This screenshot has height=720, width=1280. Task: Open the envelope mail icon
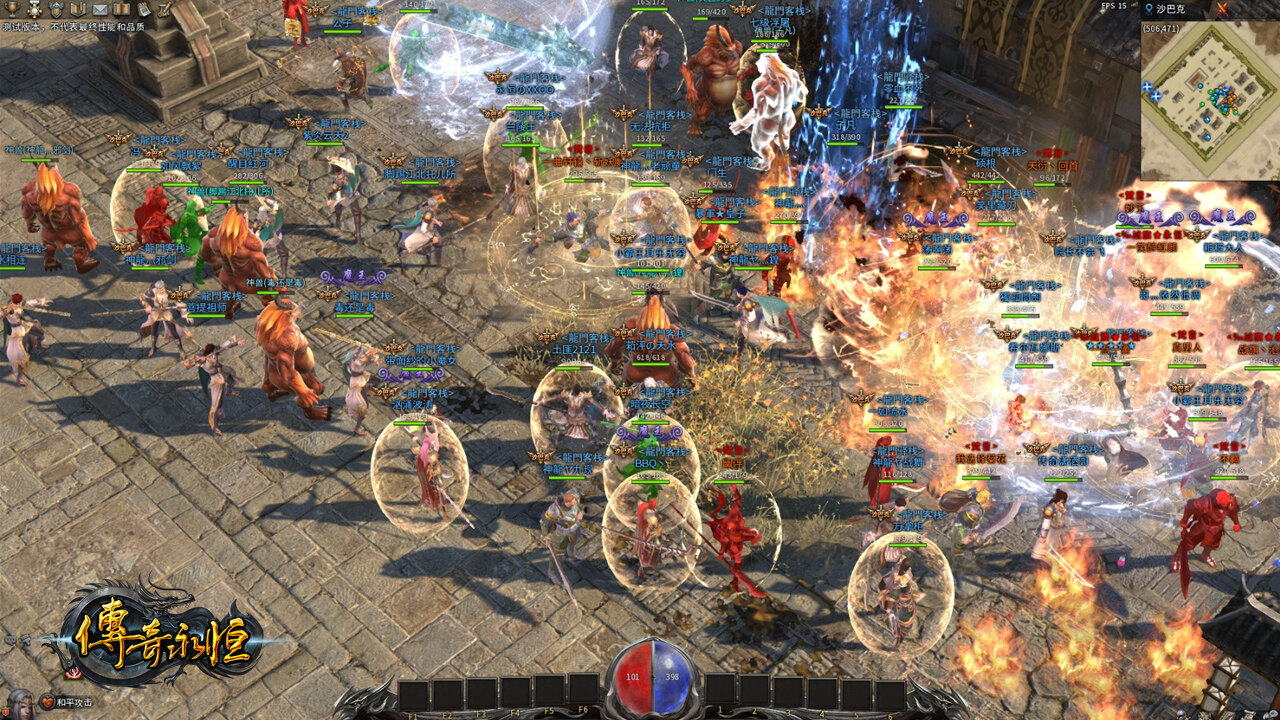click(x=100, y=9)
